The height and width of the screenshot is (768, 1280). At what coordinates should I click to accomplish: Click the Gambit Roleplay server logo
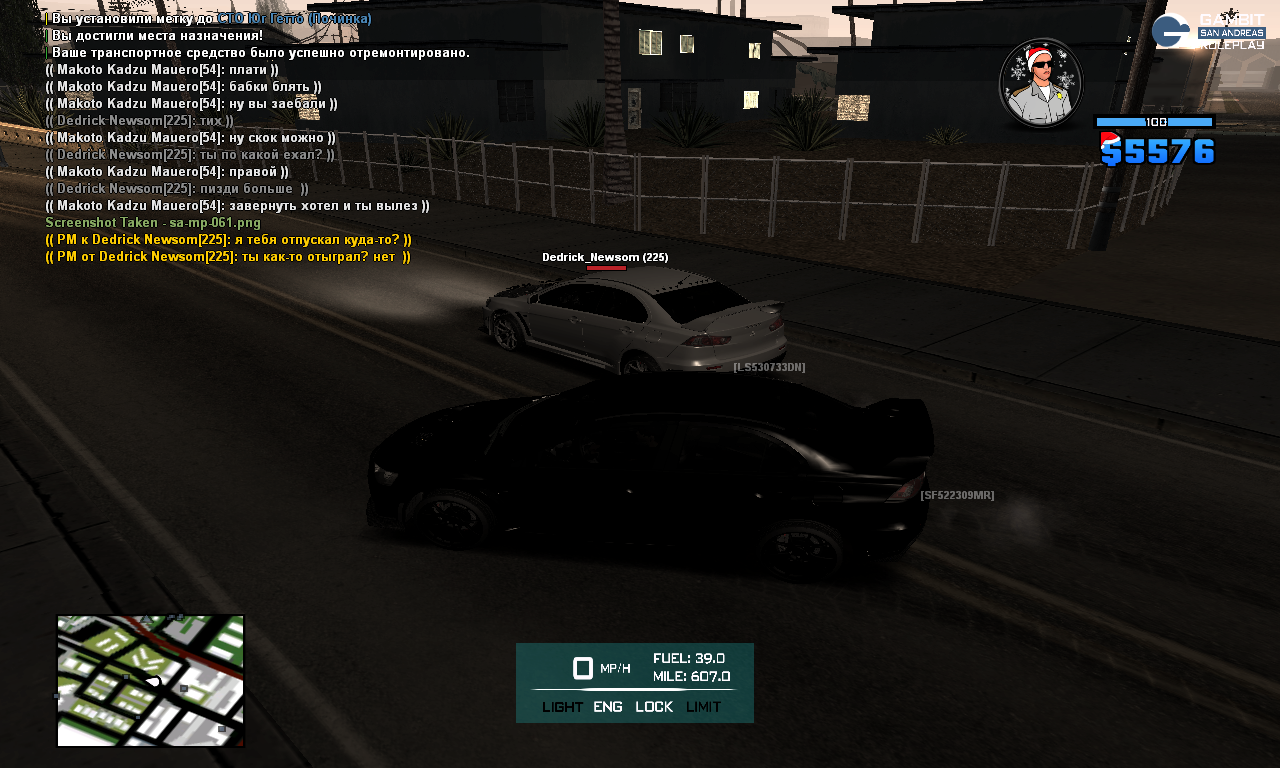tap(1208, 31)
